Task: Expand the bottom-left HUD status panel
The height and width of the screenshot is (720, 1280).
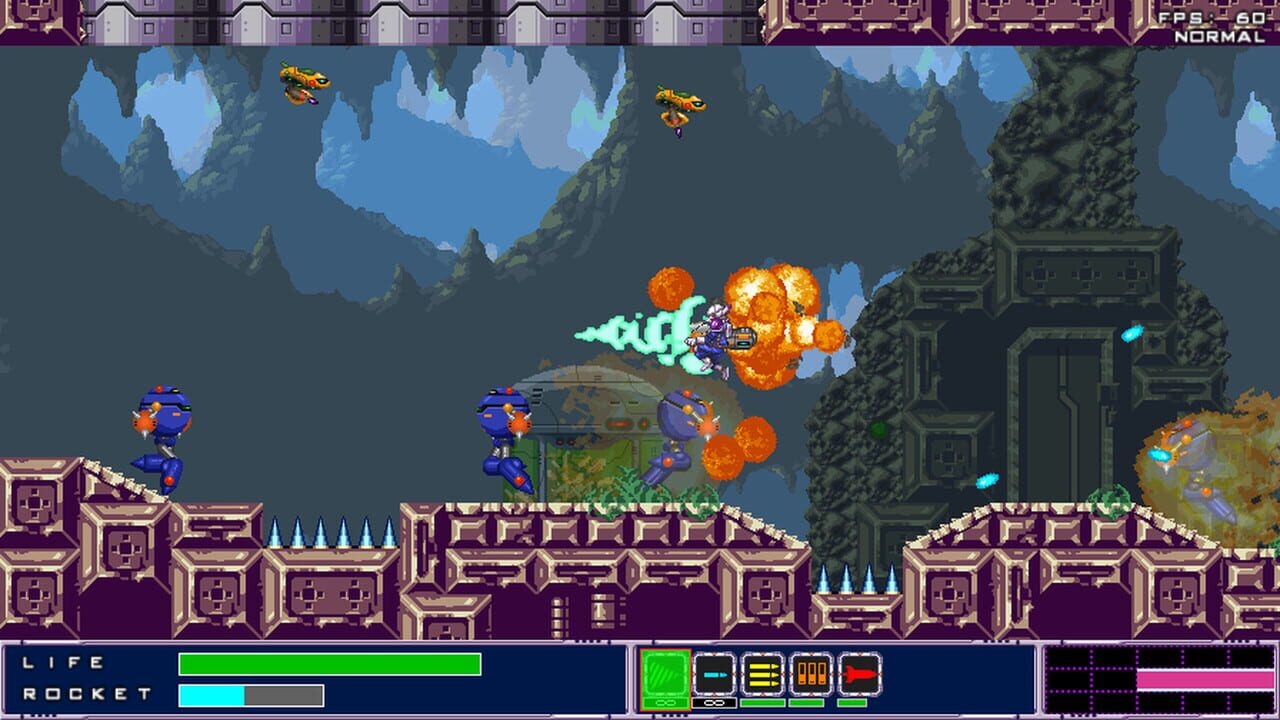Action: (300, 680)
